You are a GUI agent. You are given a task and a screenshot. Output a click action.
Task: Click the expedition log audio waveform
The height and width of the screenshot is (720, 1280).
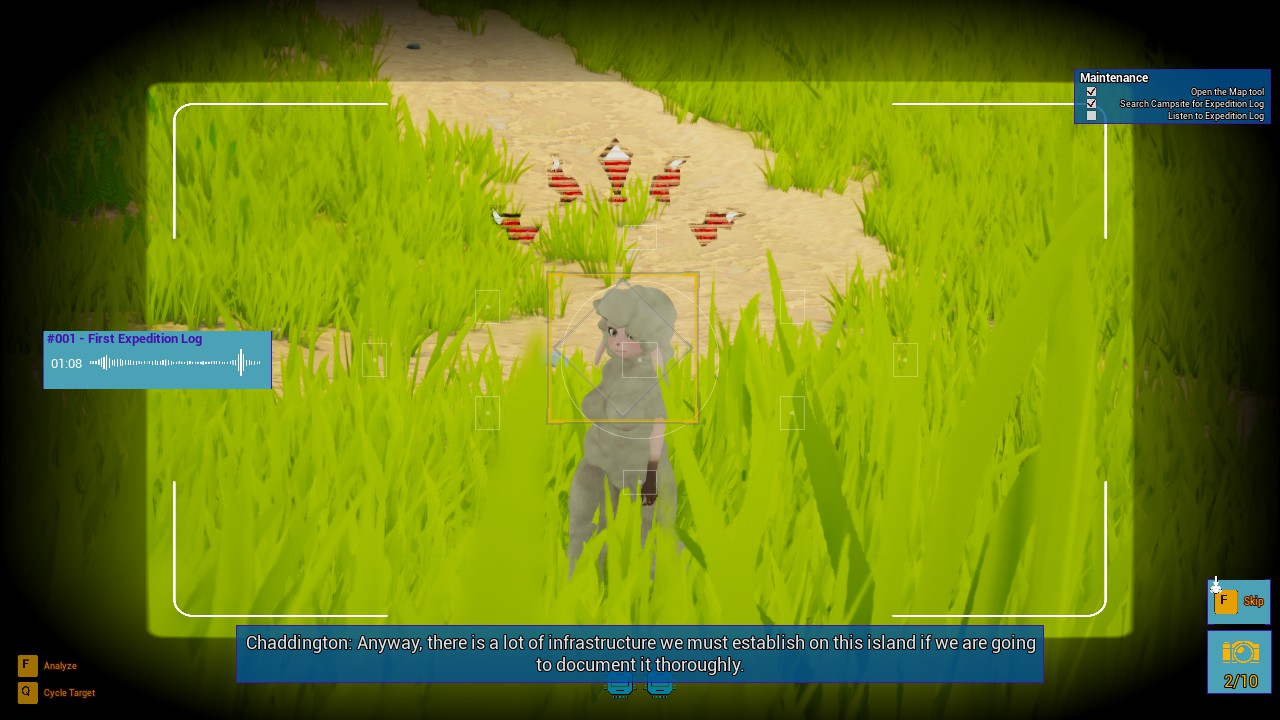click(176, 363)
